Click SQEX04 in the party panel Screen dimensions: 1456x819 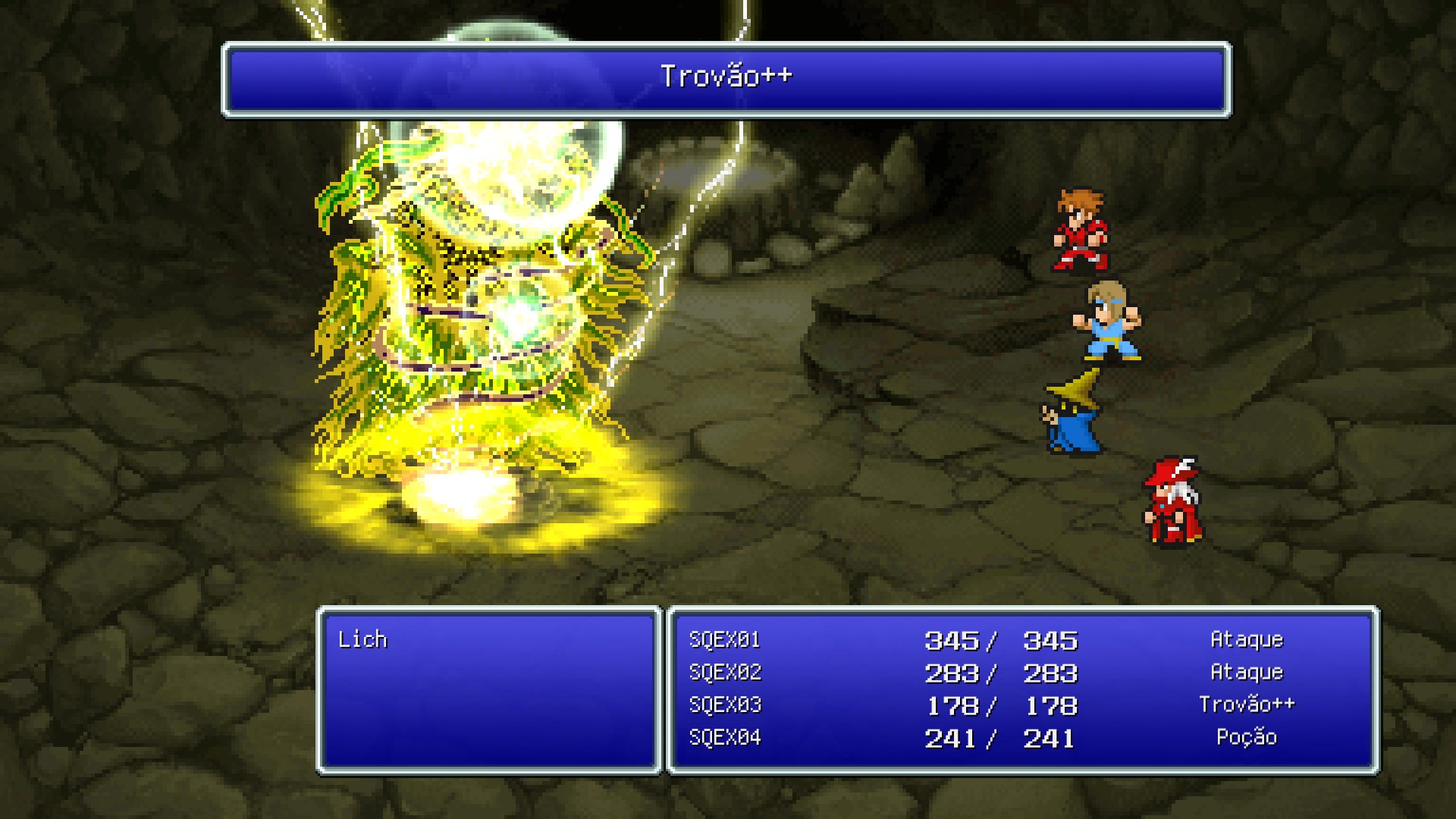tap(725, 738)
